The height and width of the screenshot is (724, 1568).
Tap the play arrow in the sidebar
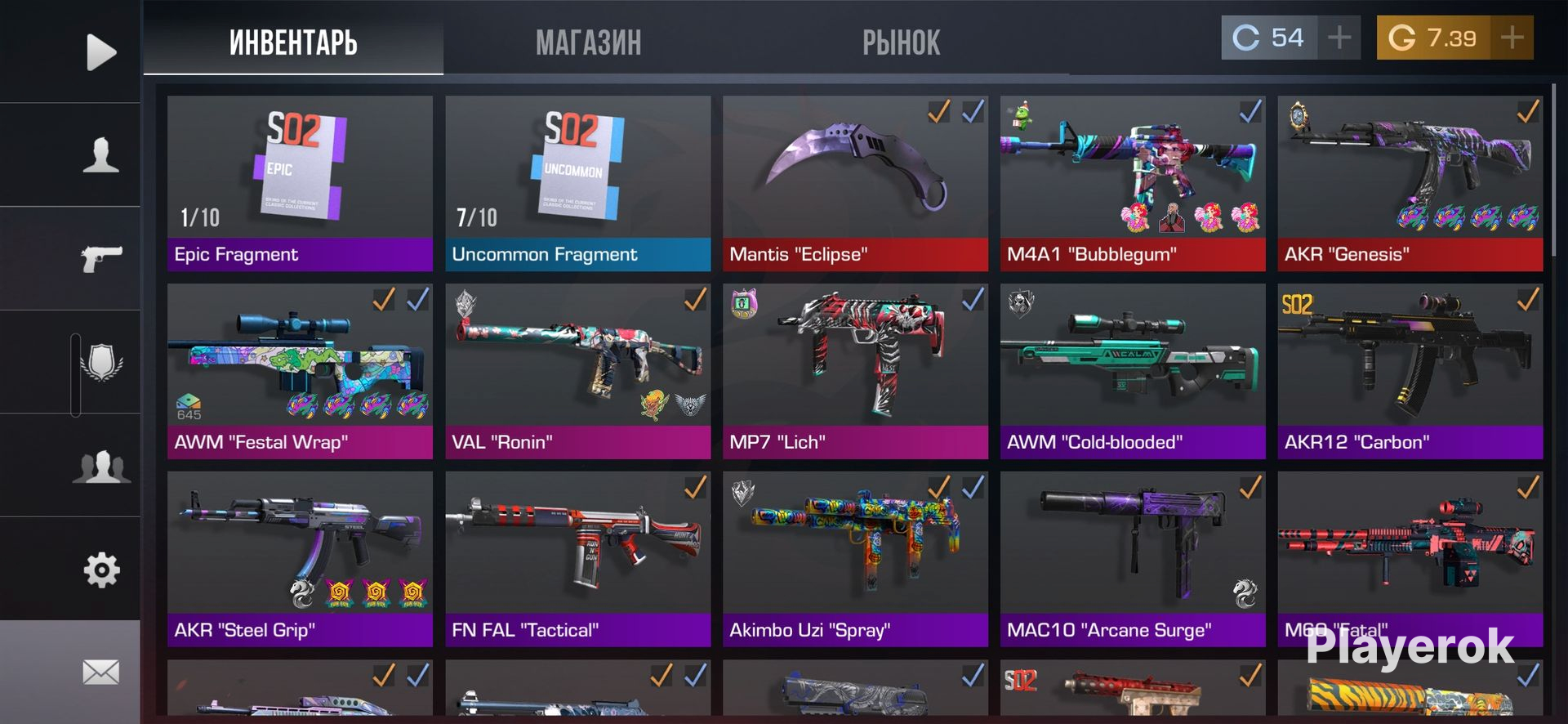100,52
